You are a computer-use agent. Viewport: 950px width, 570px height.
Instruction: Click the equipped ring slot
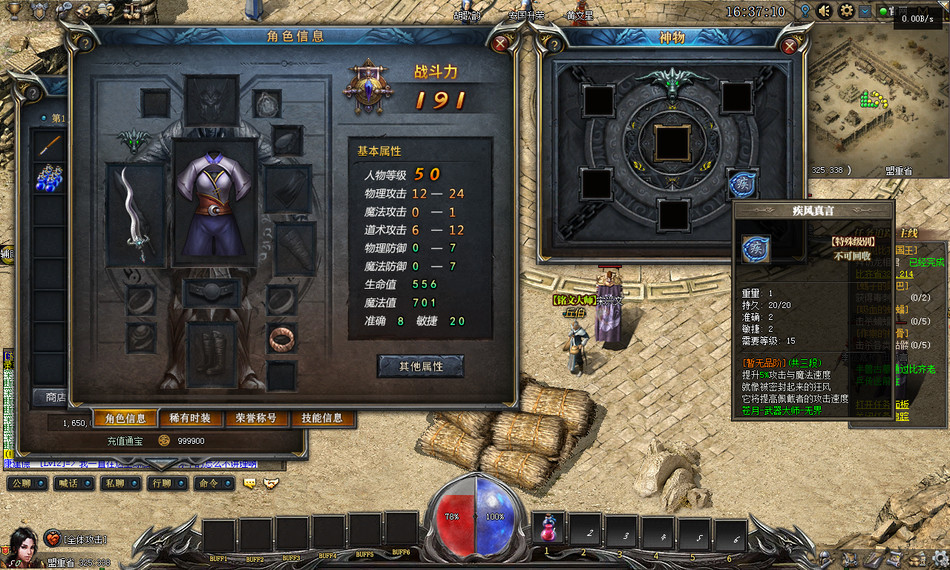coord(281,338)
